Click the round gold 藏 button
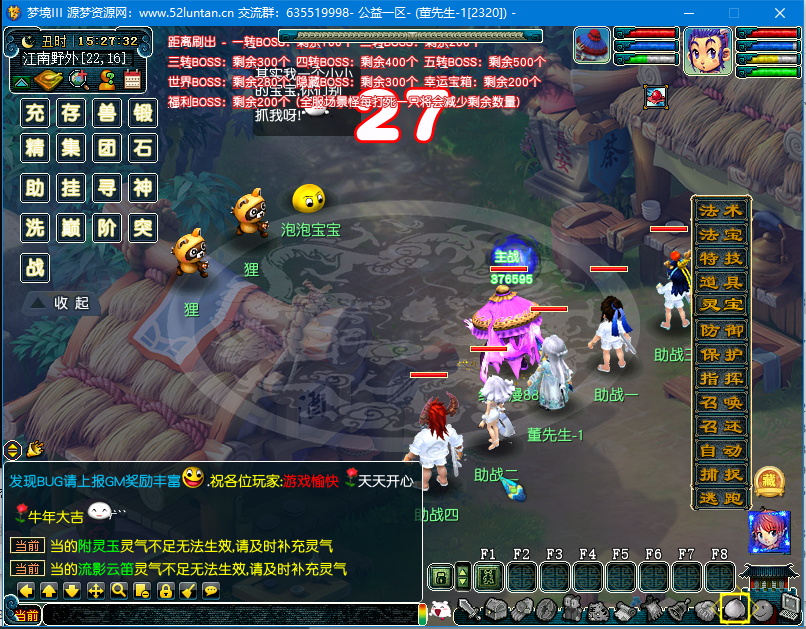The image size is (806, 629). (x=769, y=482)
